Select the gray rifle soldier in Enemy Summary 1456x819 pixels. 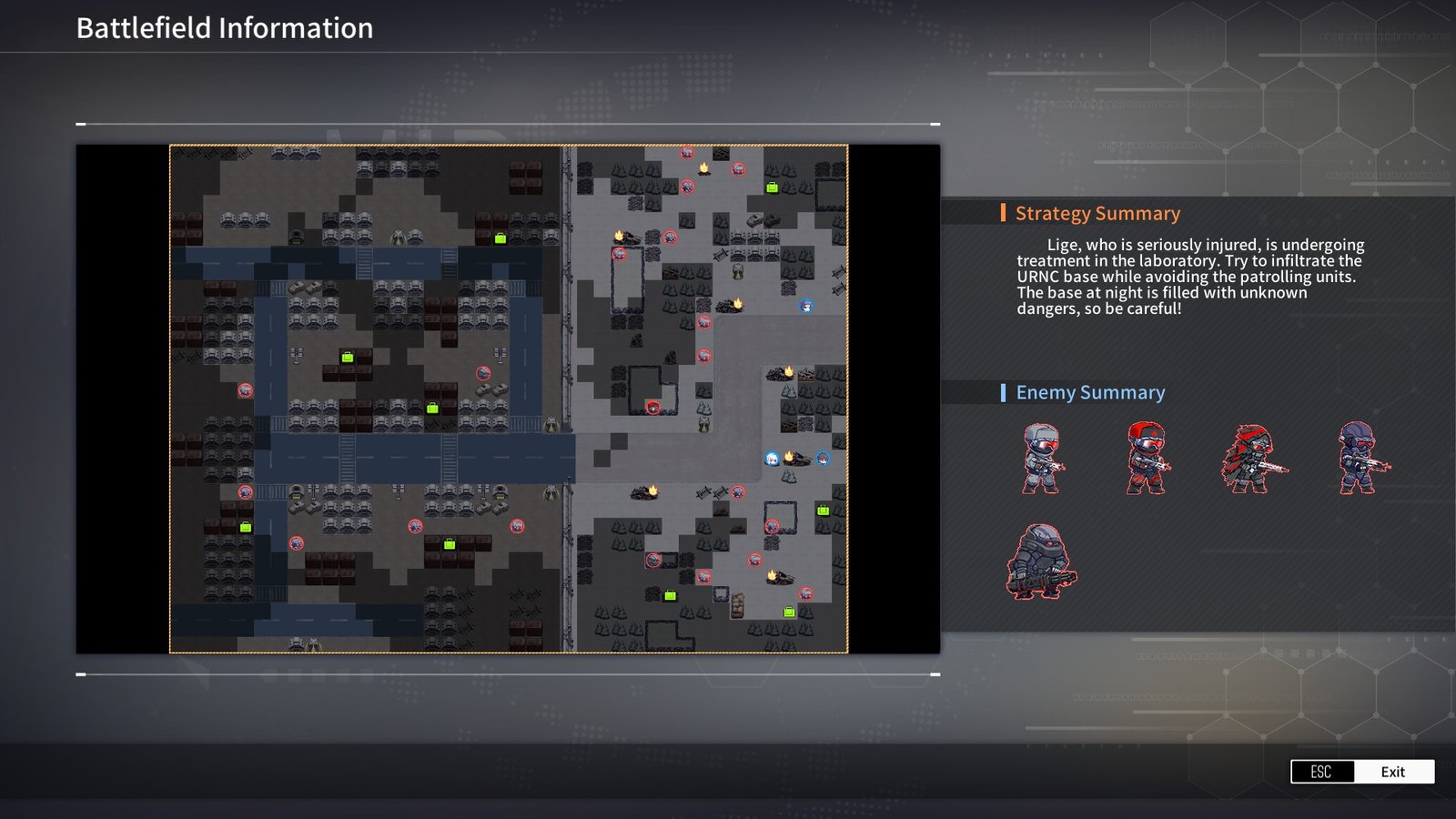coord(1042,460)
